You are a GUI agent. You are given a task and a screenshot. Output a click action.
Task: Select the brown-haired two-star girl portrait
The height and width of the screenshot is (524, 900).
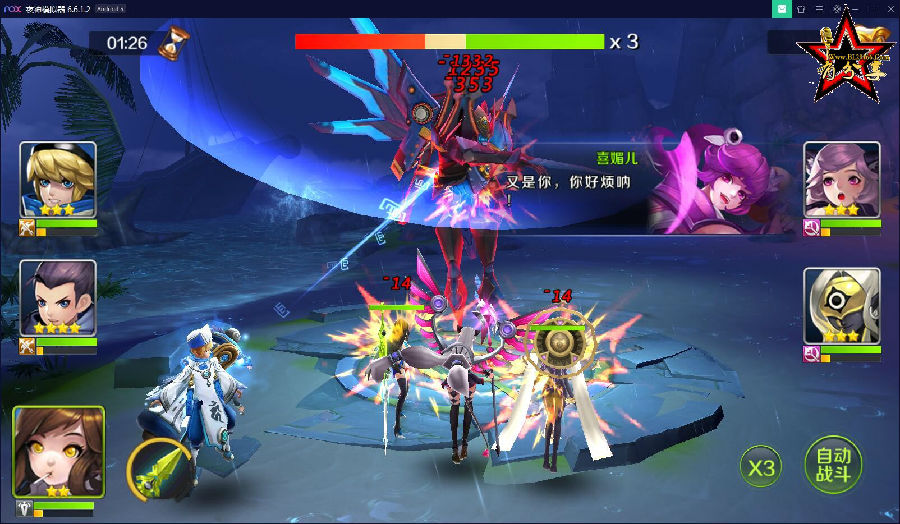58,452
